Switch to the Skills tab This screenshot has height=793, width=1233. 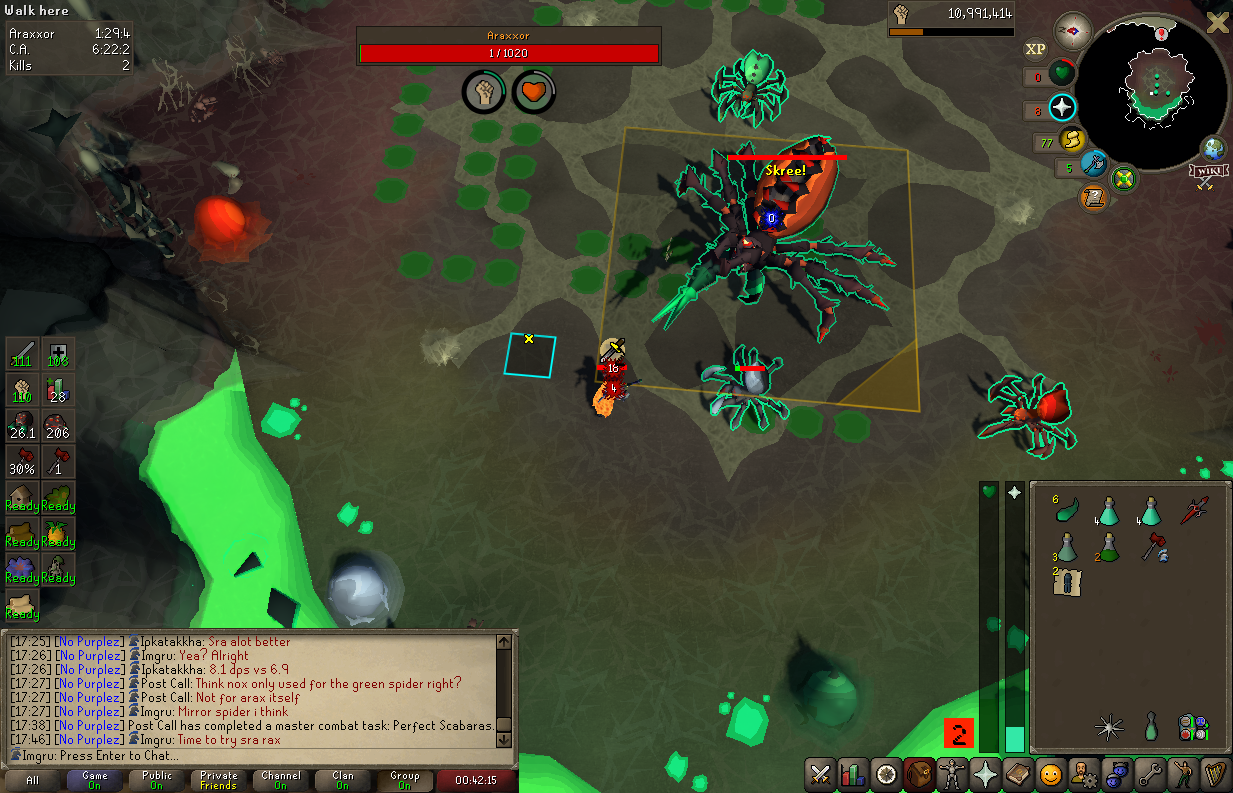[x=853, y=774]
